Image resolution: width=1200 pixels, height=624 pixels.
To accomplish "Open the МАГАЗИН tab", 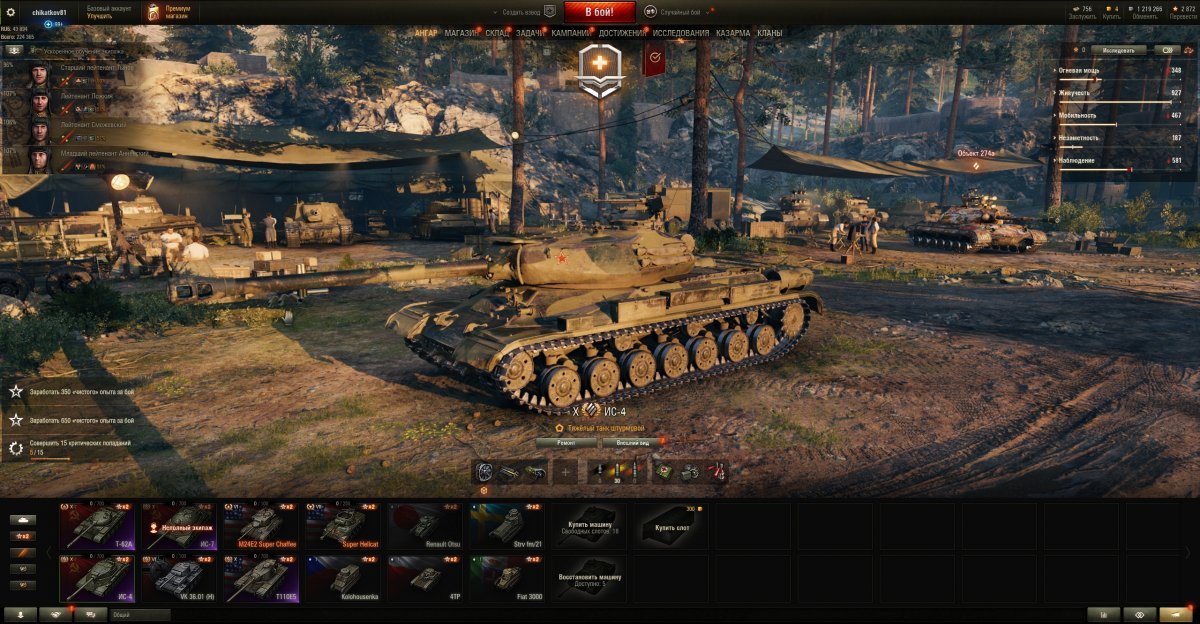I will coord(461,33).
